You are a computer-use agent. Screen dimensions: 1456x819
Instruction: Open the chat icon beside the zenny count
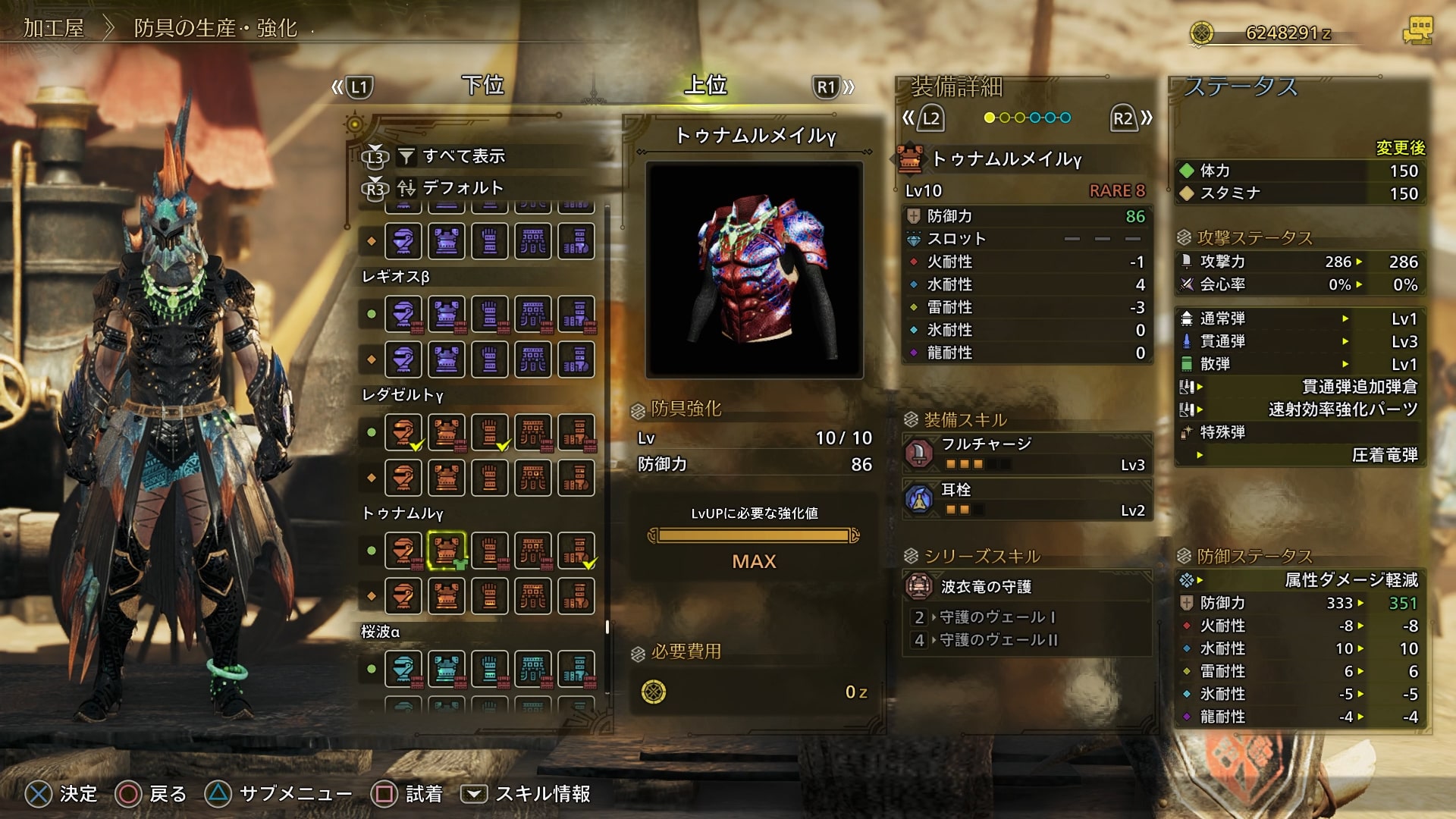click(x=1417, y=32)
